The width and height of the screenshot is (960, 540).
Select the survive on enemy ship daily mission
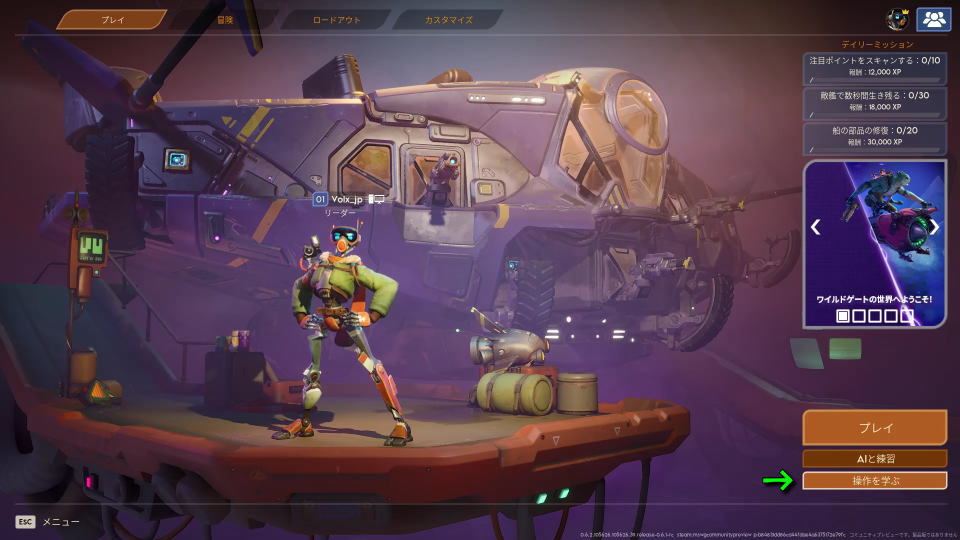click(874, 101)
